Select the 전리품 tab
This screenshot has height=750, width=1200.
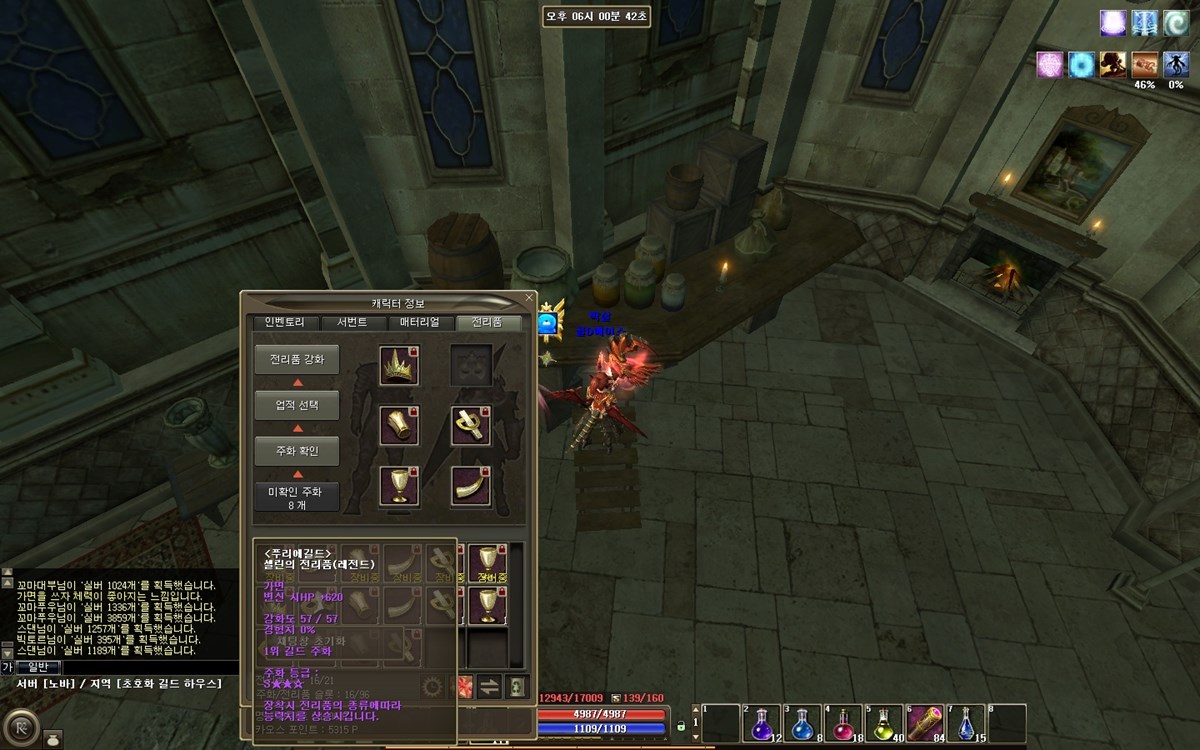(488, 323)
